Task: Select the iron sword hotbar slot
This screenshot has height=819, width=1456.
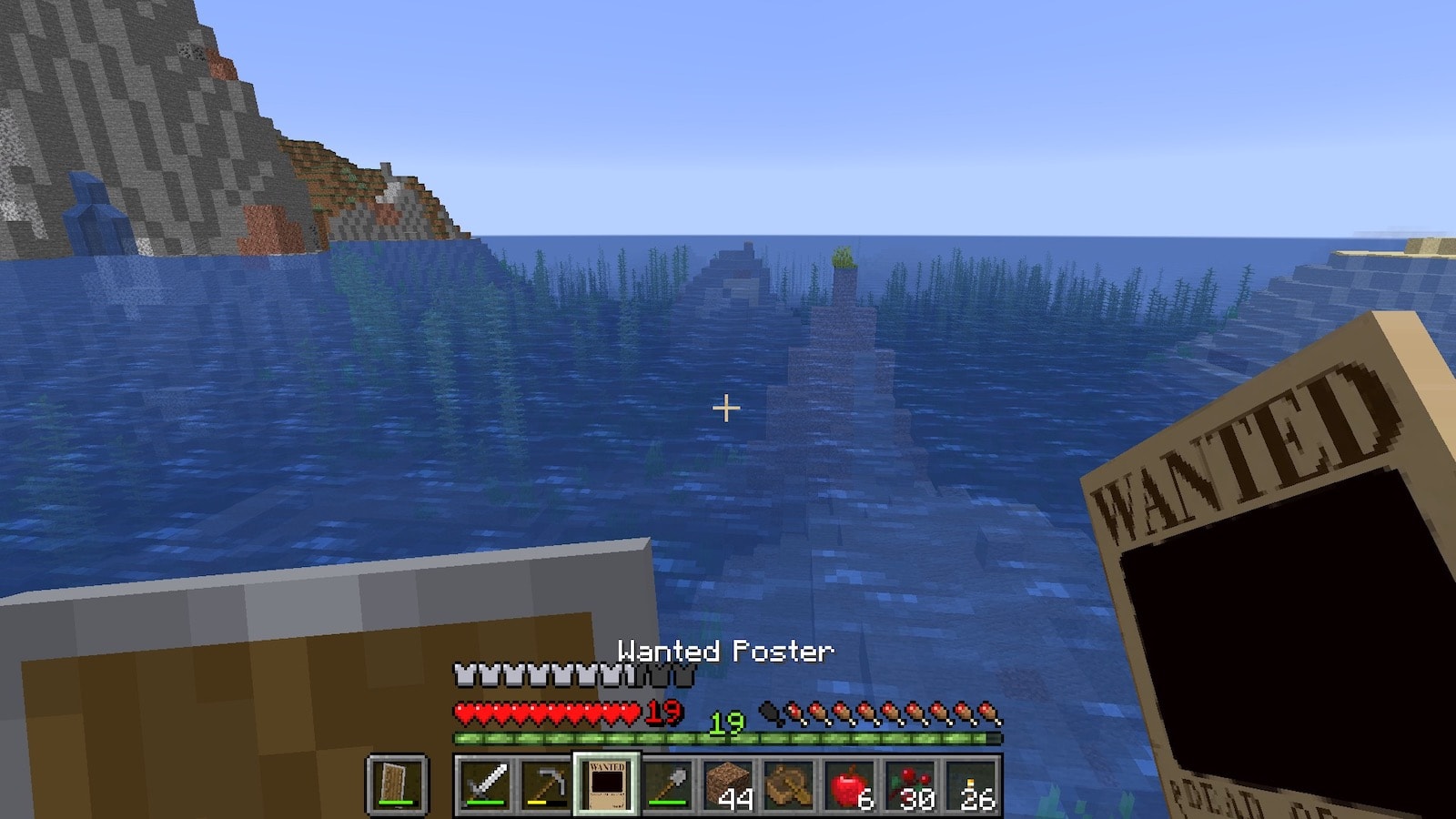Action: click(485, 784)
